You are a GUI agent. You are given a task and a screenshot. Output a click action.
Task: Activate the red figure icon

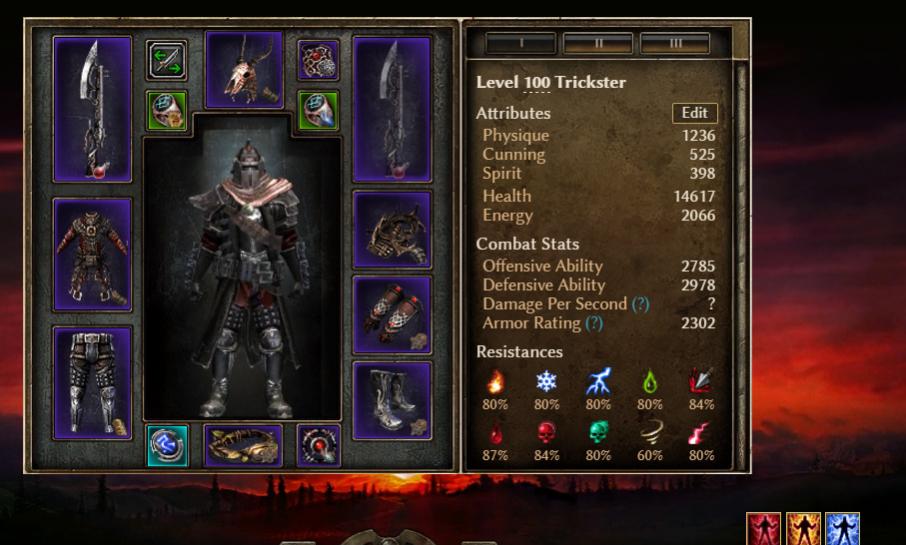tap(764, 528)
